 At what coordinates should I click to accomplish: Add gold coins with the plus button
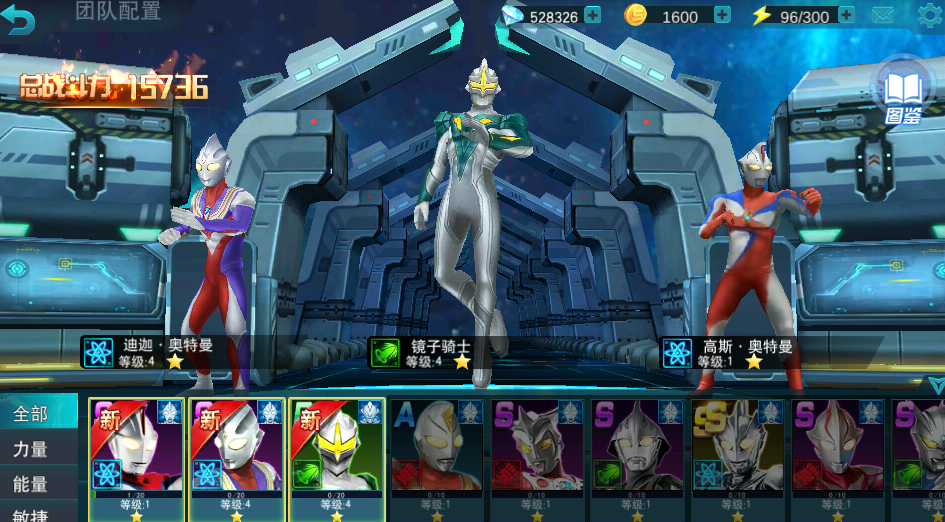722,15
